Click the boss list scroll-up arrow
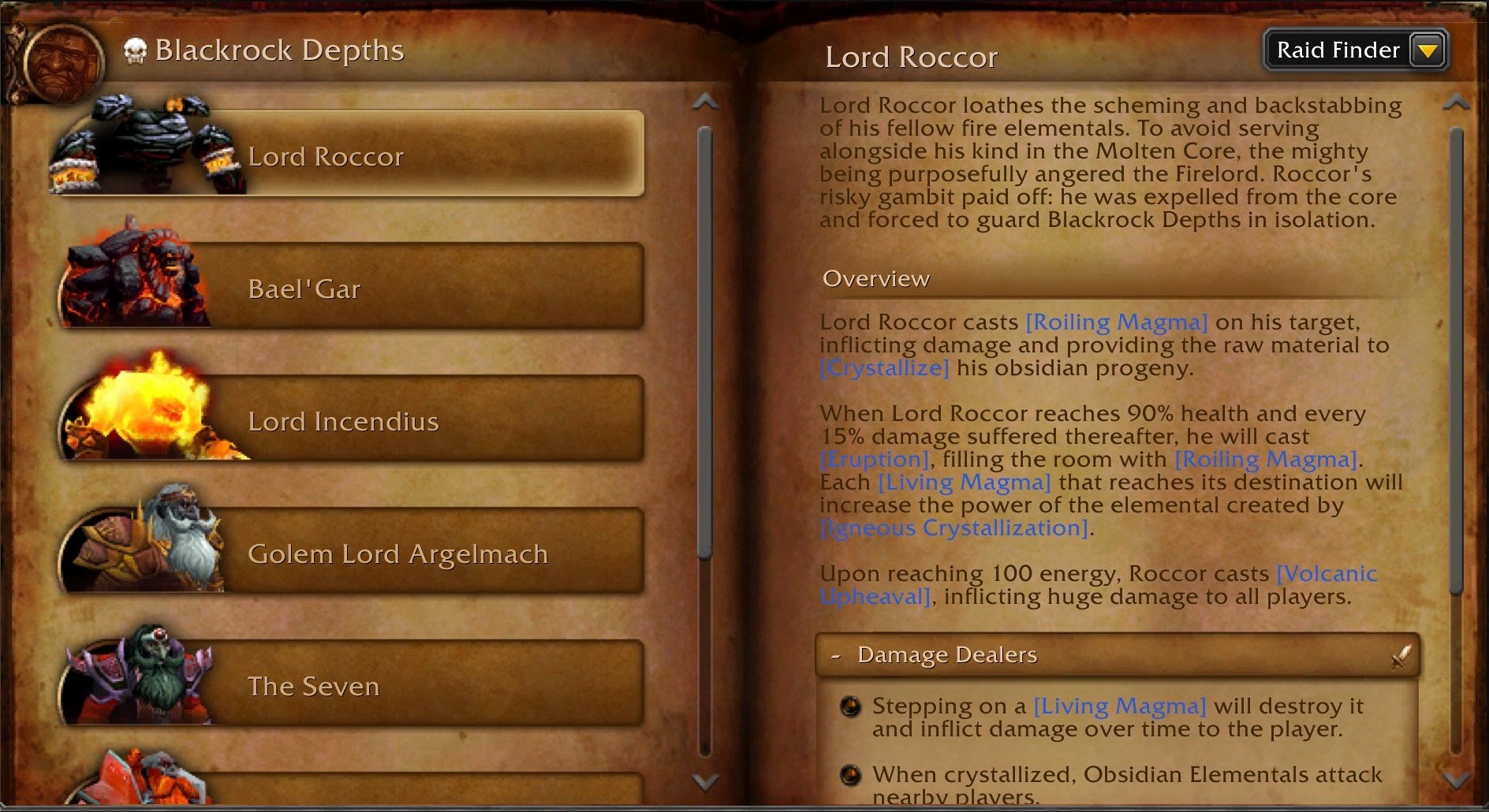 [704, 102]
